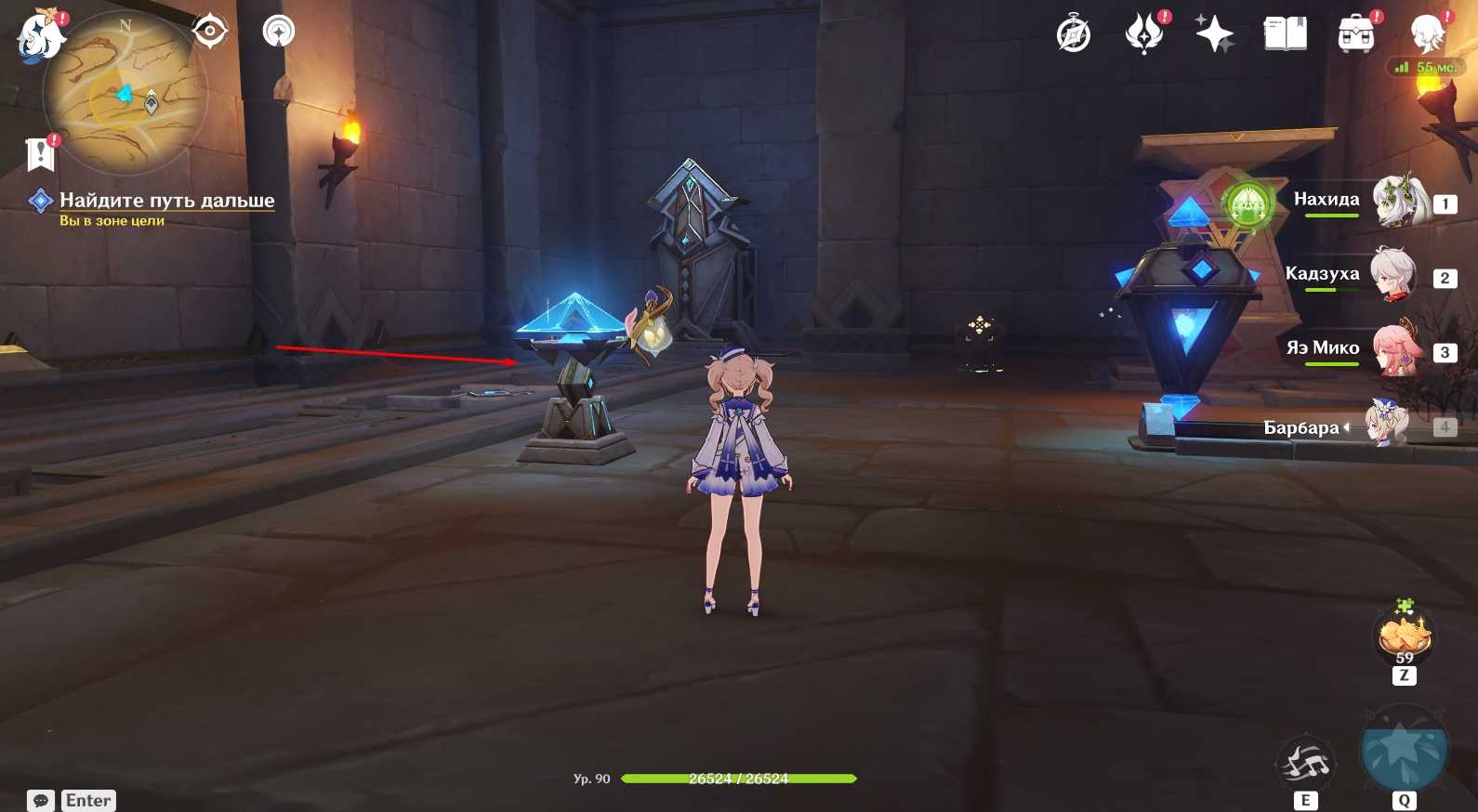Activate Barbara's elemental skill

click(1306, 764)
